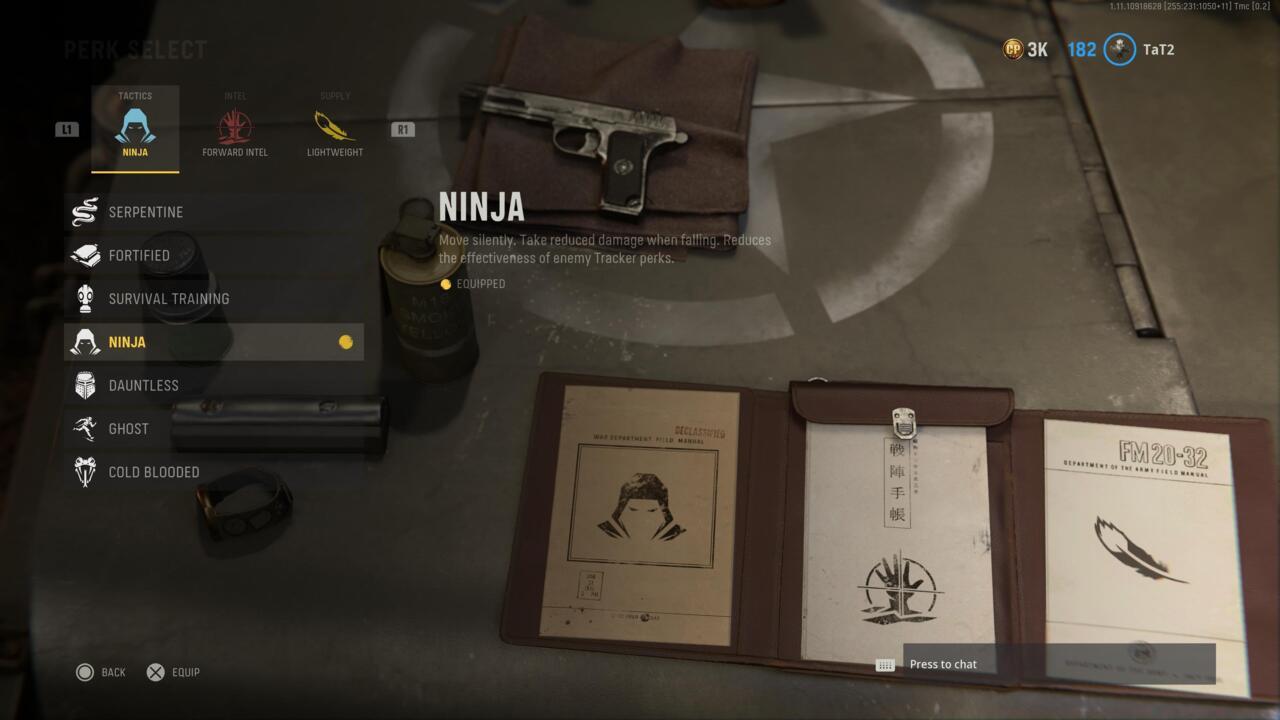
Task: Select the Cold Blooded skull icon
Action: 85,471
